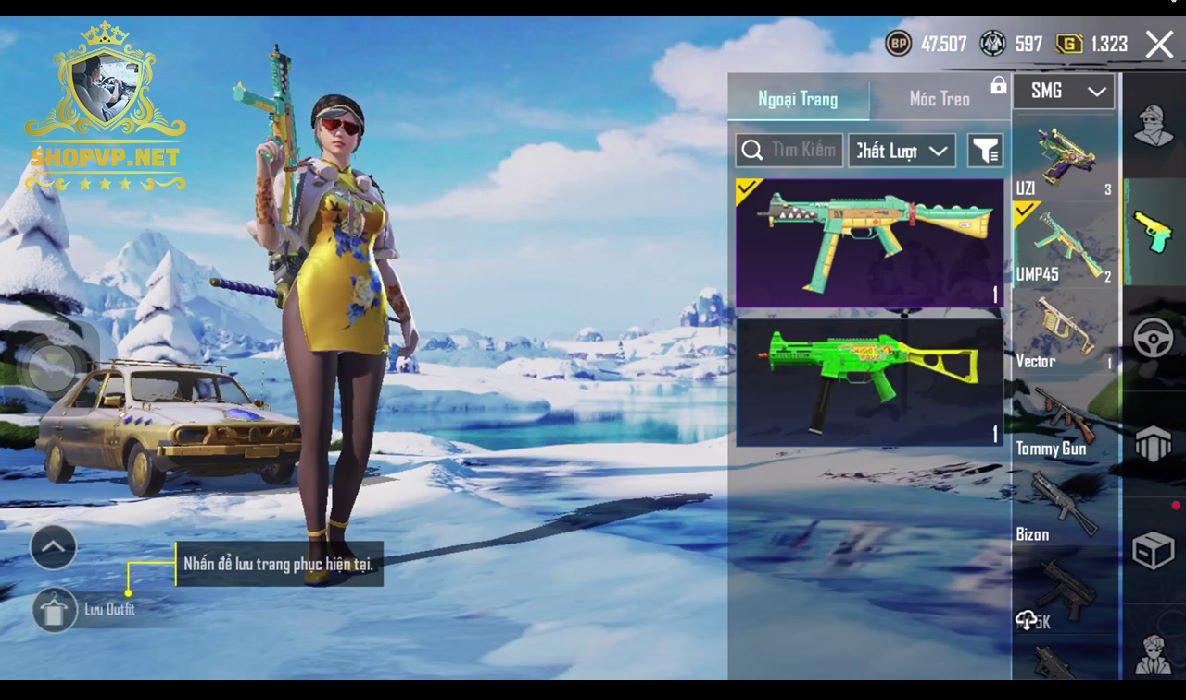Expand the SMG weapon type dropdown
This screenshot has width=1186, height=700.
coord(1064,91)
